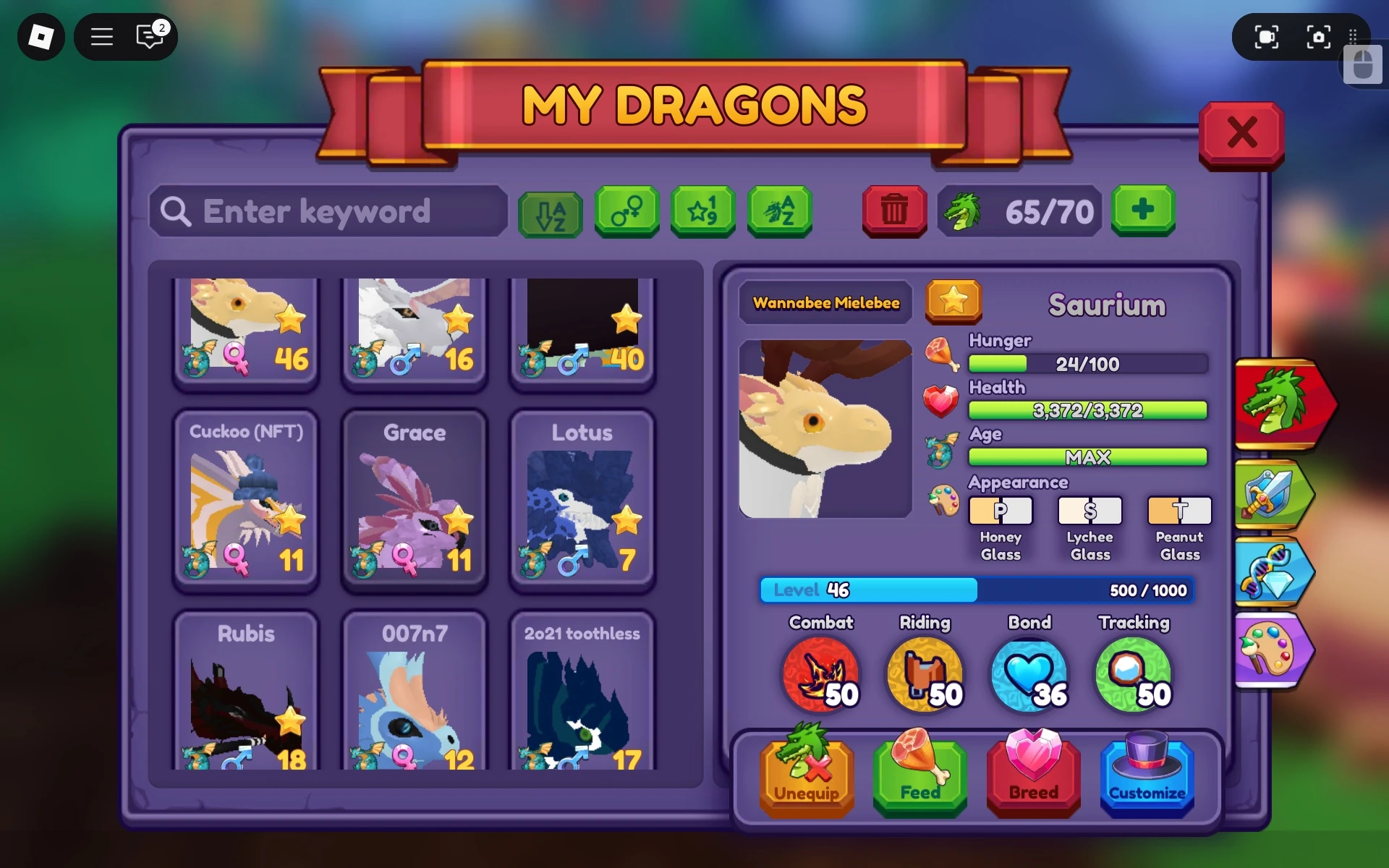The image size is (1389, 868).
Task: Click the Enter keyword search field
Action: (x=329, y=212)
